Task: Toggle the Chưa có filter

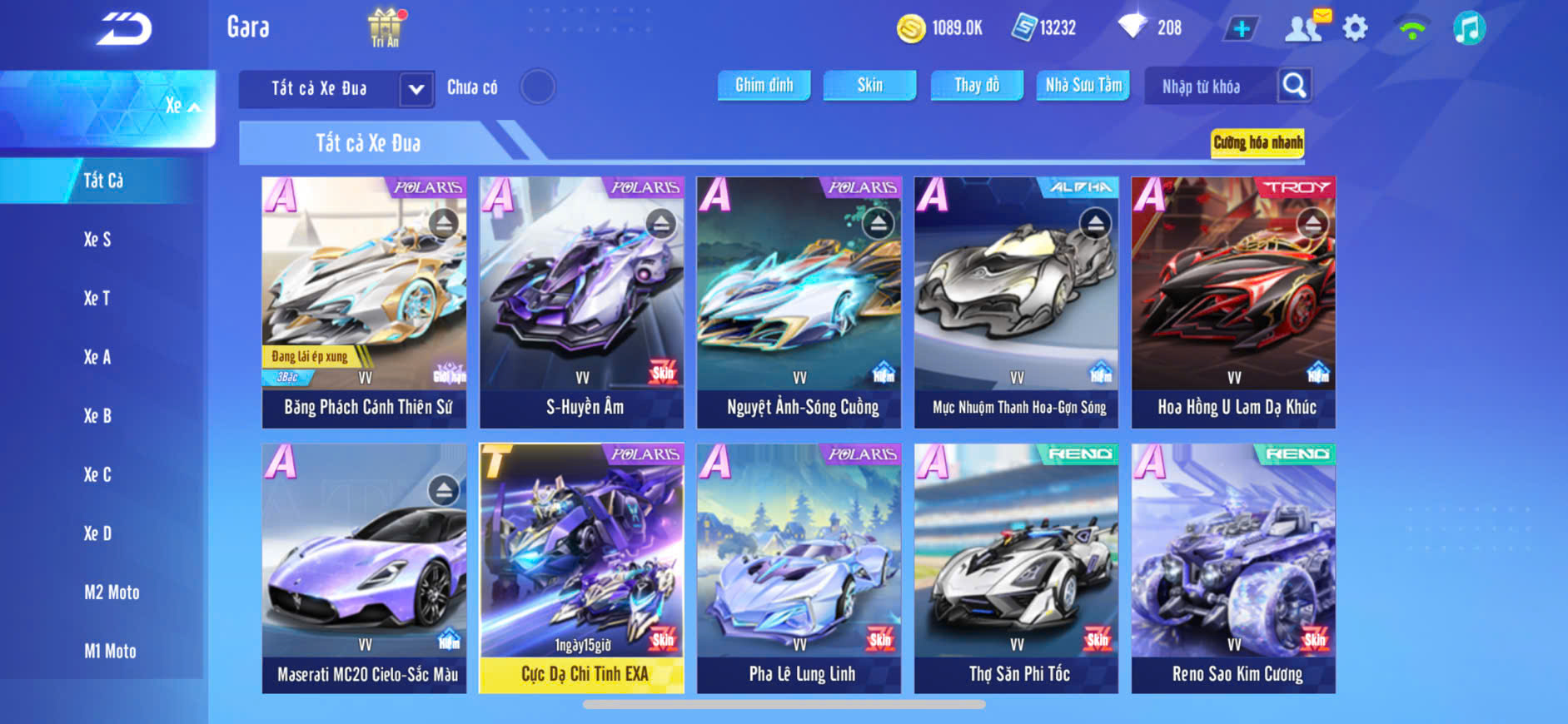Action: click(537, 87)
